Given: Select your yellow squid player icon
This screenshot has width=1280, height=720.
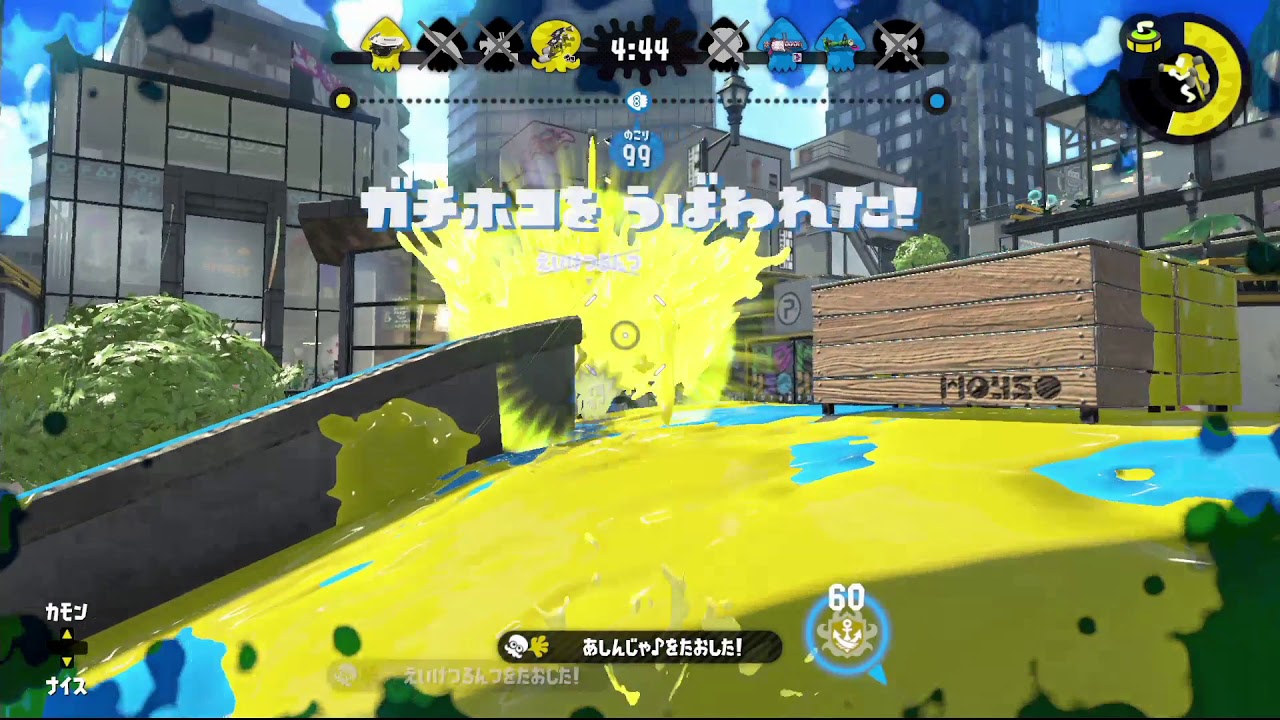Looking at the screenshot, I should coord(385,42).
